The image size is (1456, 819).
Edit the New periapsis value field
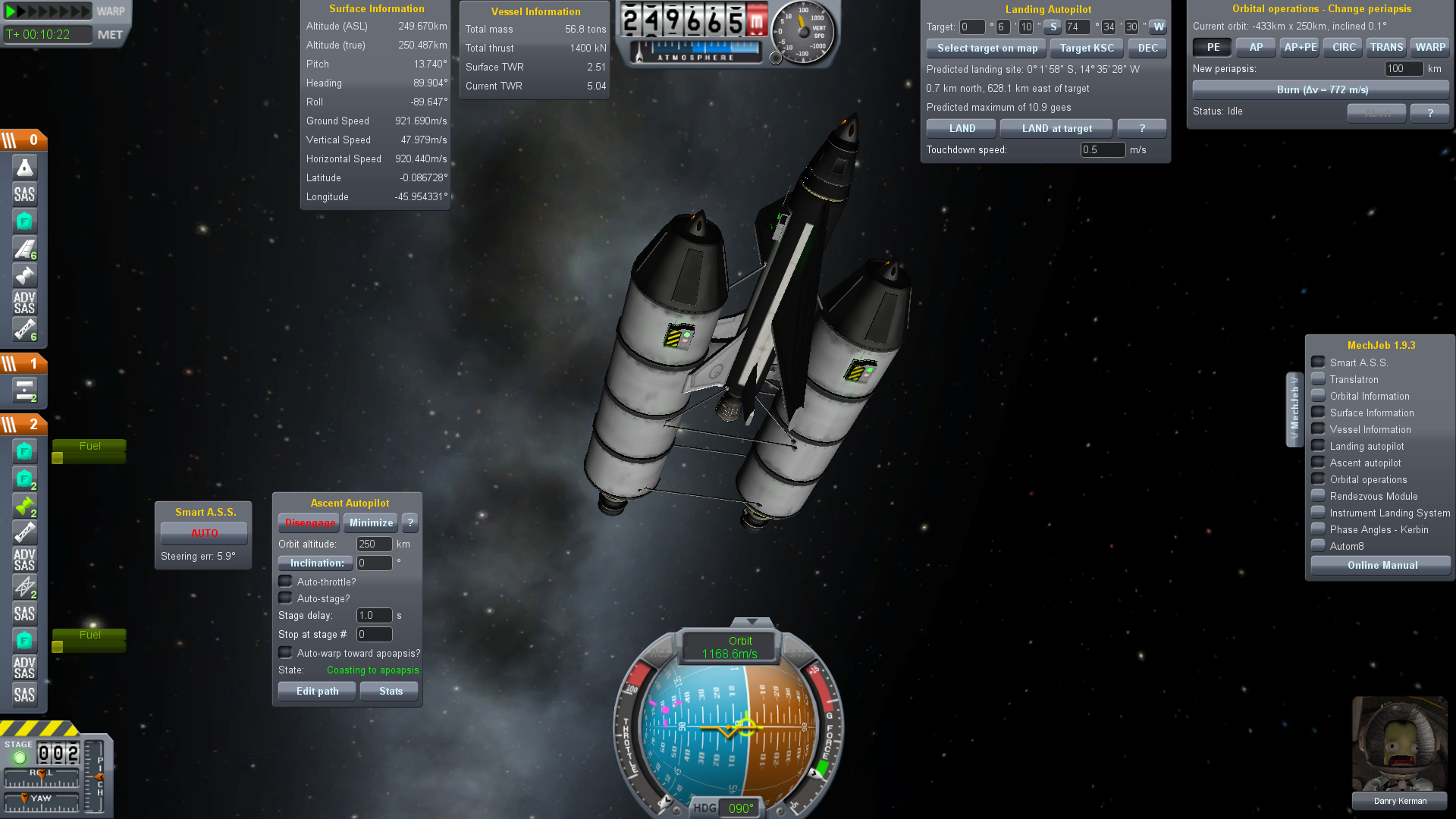1403,68
